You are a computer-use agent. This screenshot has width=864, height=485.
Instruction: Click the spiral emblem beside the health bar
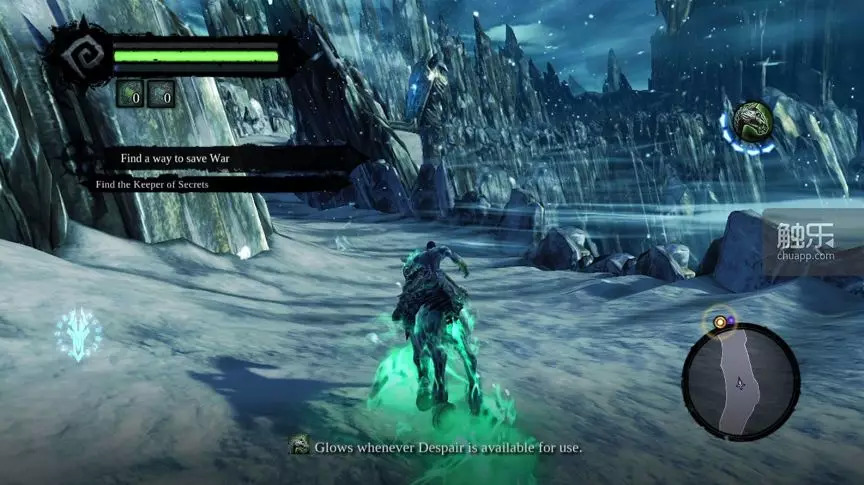tap(82, 58)
